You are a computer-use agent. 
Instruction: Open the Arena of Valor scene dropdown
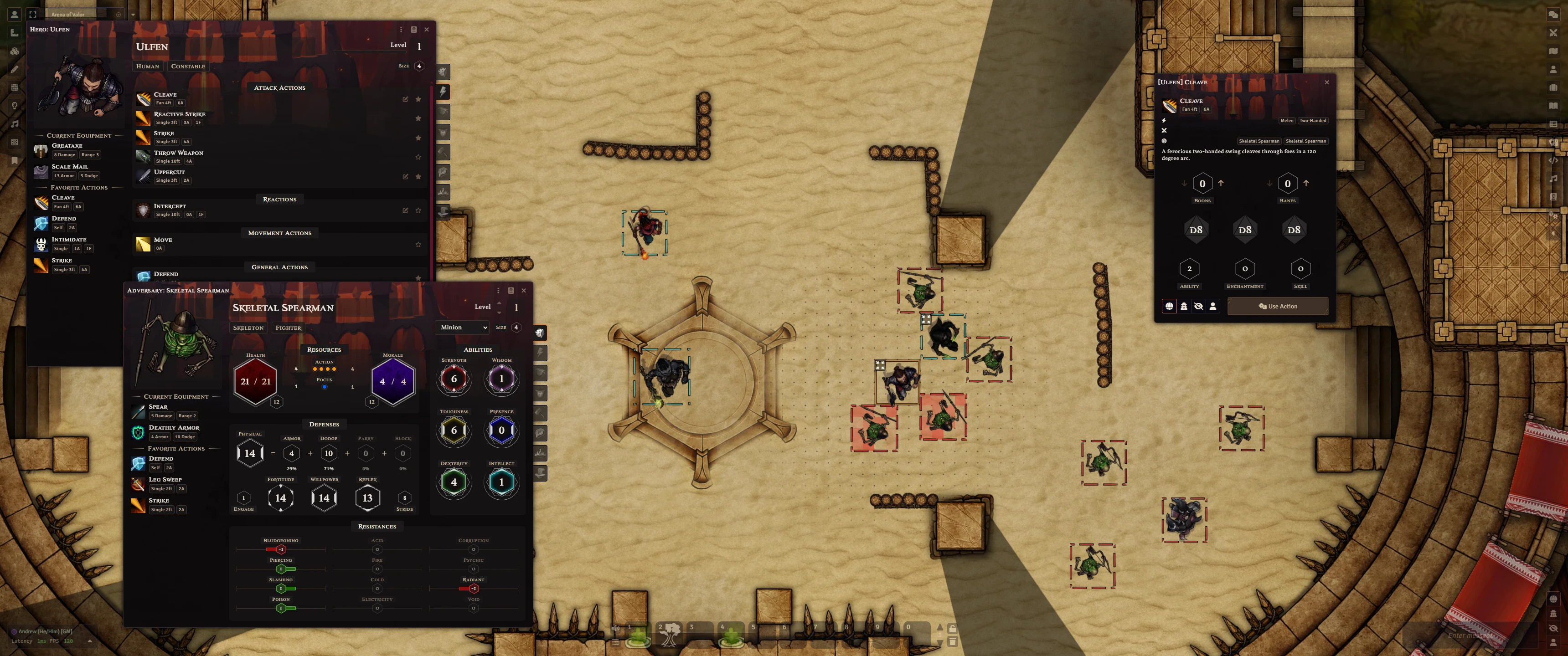pyautogui.click(x=133, y=15)
